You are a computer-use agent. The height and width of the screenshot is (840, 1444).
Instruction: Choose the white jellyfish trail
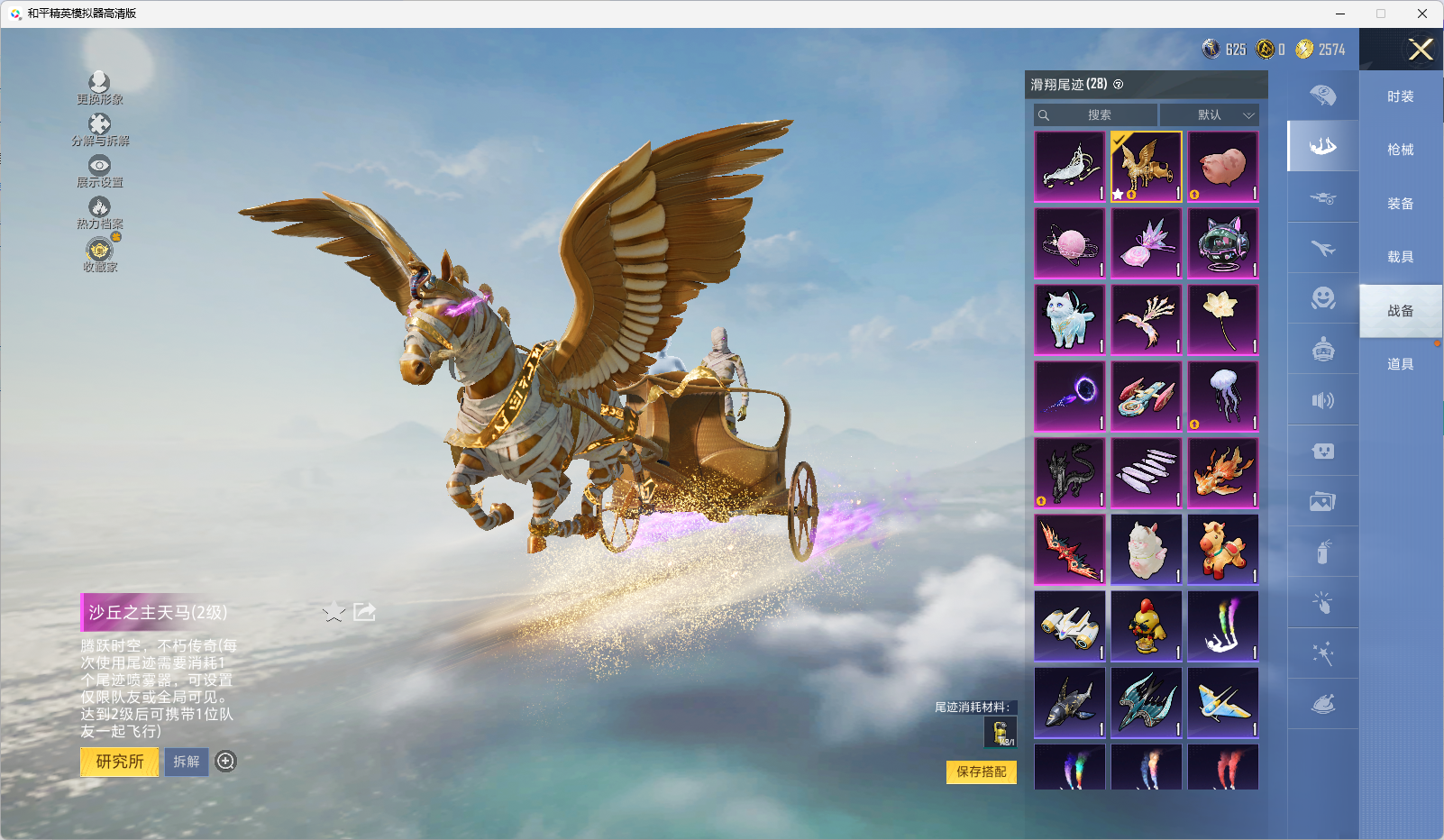(1223, 397)
